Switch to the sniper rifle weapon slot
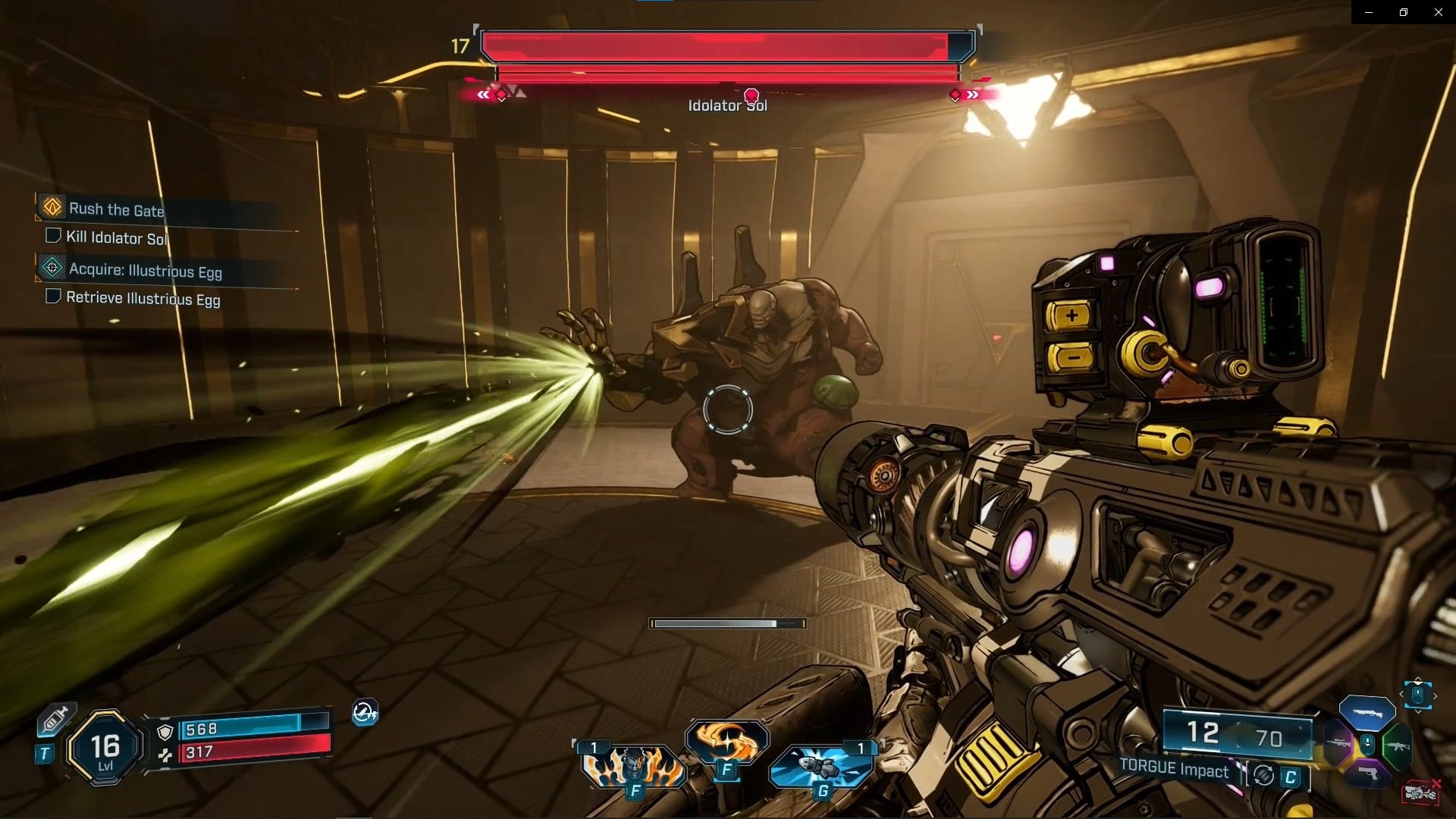The height and width of the screenshot is (819, 1456). point(1337,744)
